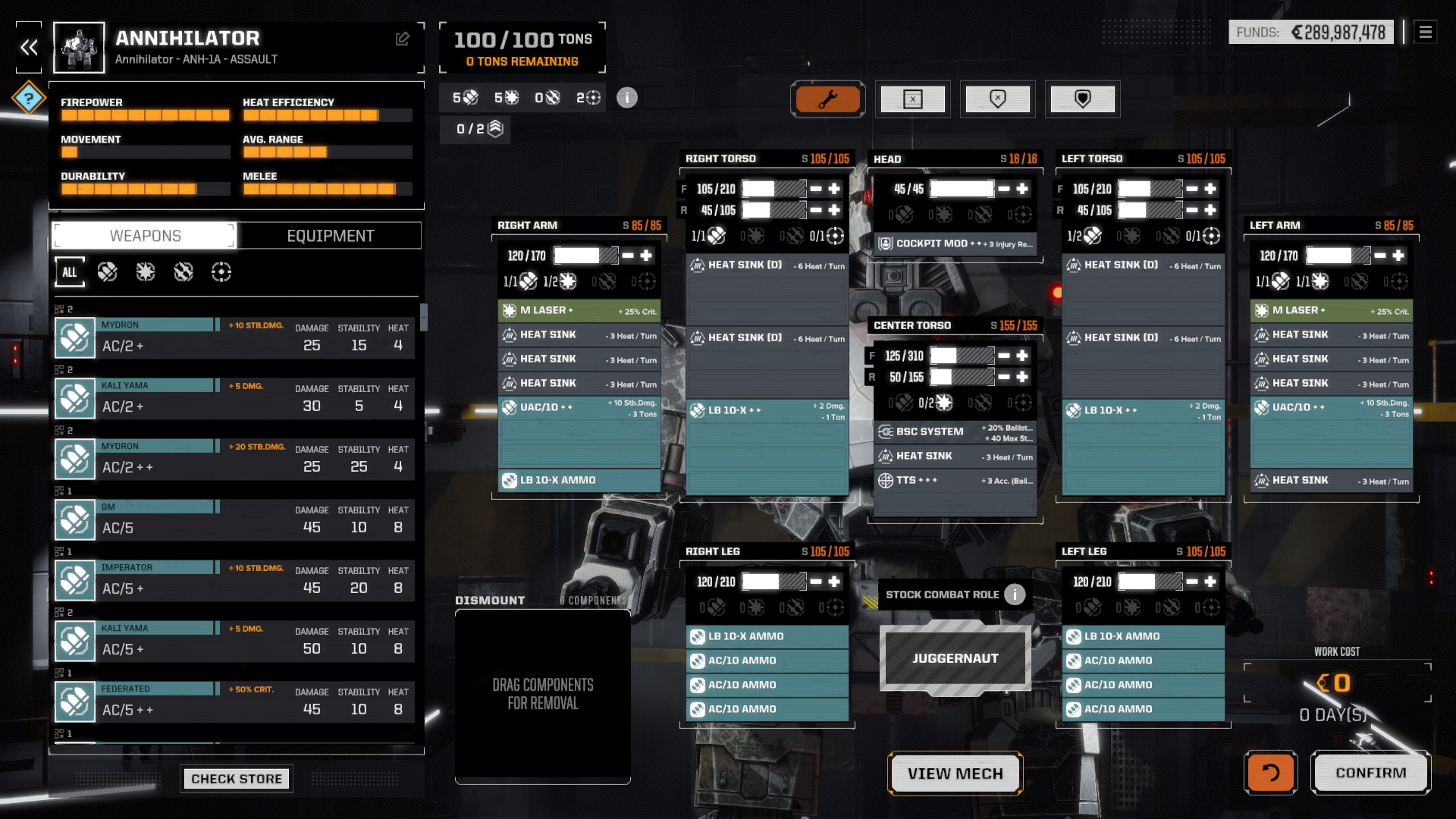Select the ballistic weapon filter icon
Viewport: 1456px width, 819px height.
click(x=108, y=271)
